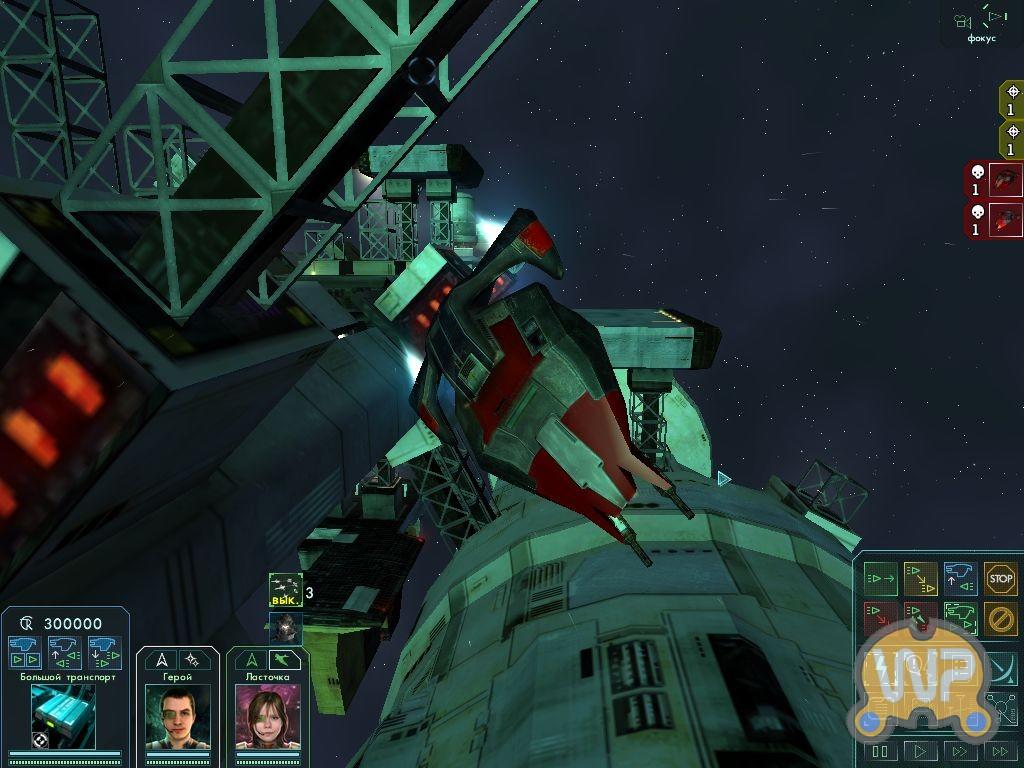The width and height of the screenshot is (1024, 768).
Task: Select the red attack arrow command
Action: (880, 617)
